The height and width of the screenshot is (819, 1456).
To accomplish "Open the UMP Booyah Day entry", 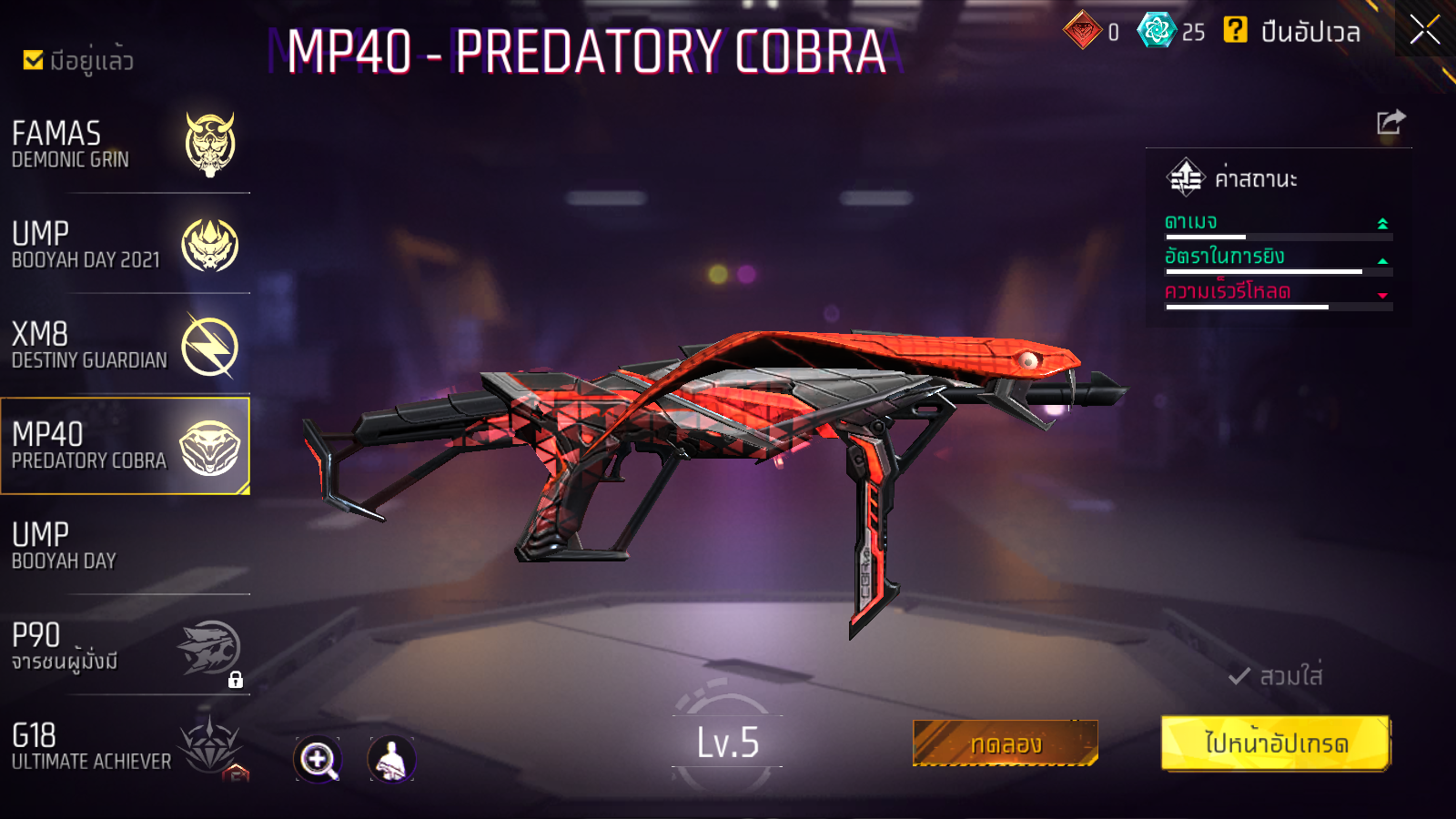I will click(125, 546).
